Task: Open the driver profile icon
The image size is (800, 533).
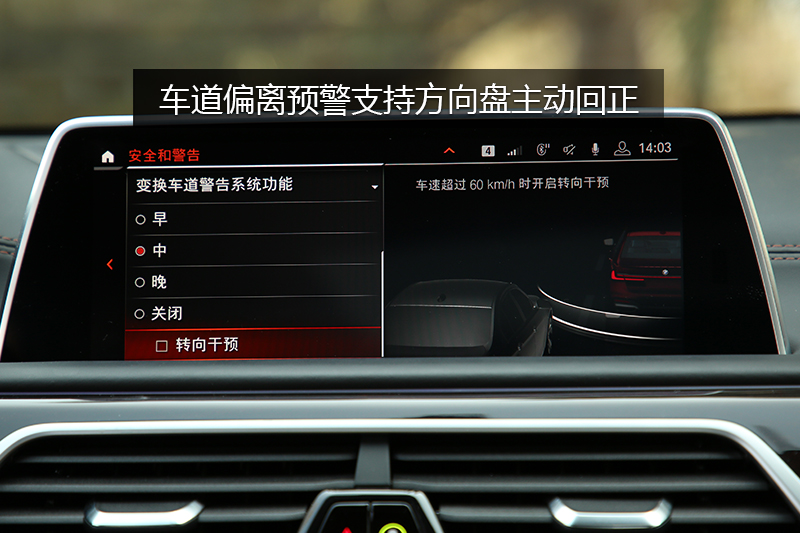Action: click(622, 148)
